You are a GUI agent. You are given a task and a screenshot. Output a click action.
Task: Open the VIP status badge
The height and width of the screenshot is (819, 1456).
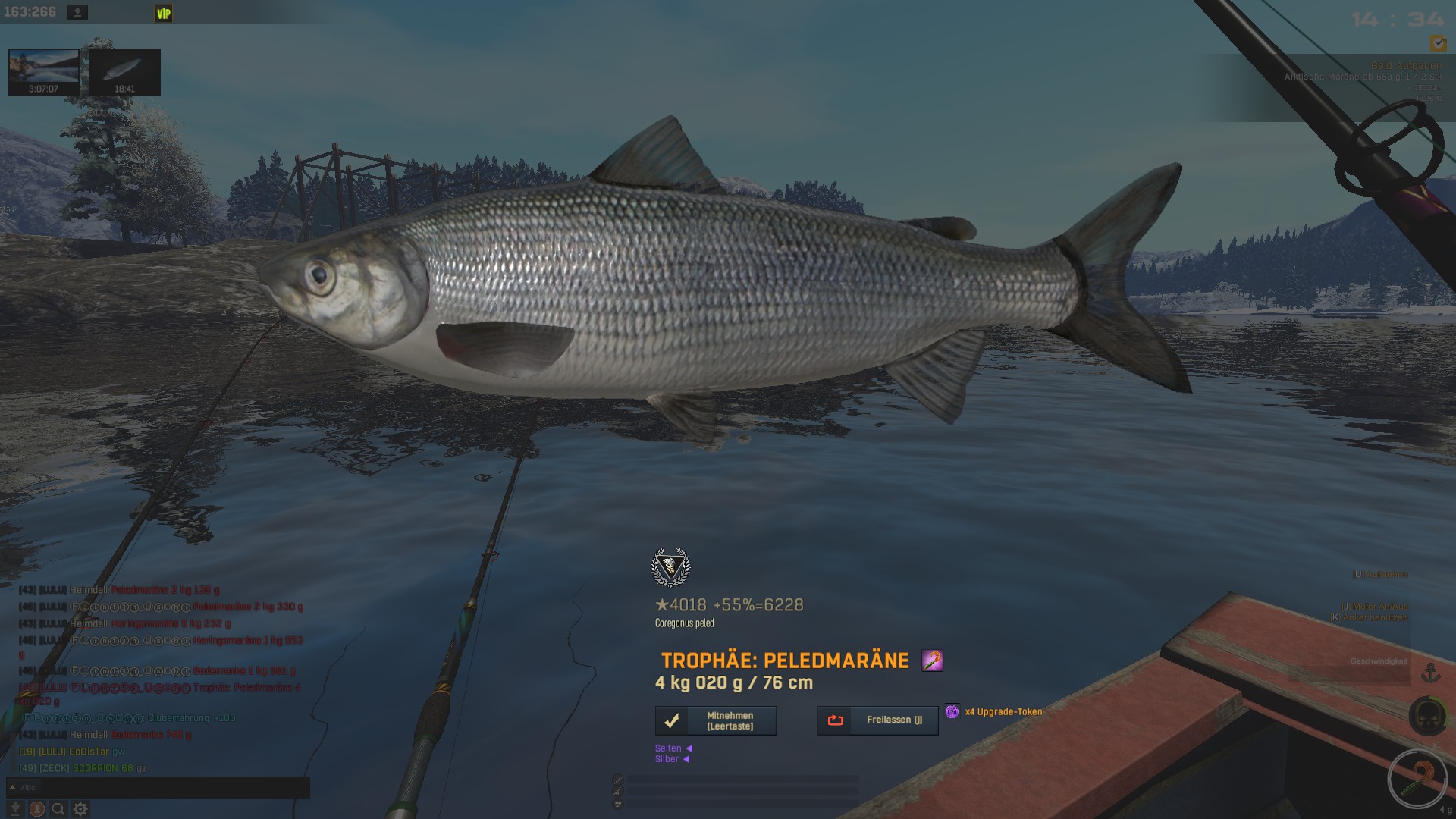164,14
